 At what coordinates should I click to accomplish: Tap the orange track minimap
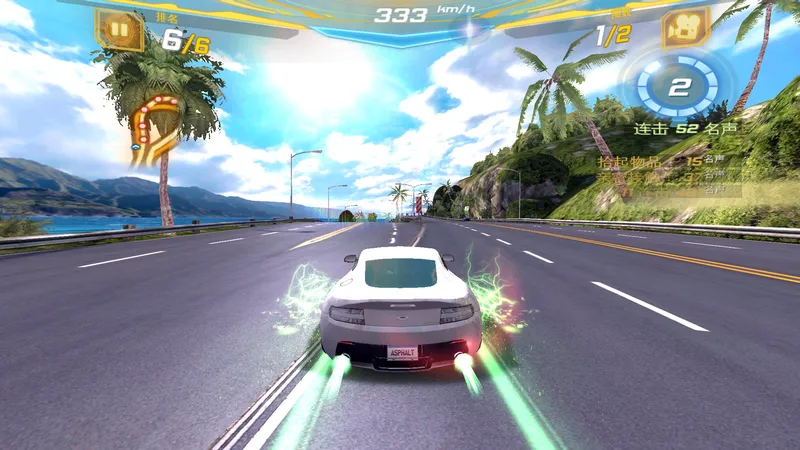pos(154,125)
